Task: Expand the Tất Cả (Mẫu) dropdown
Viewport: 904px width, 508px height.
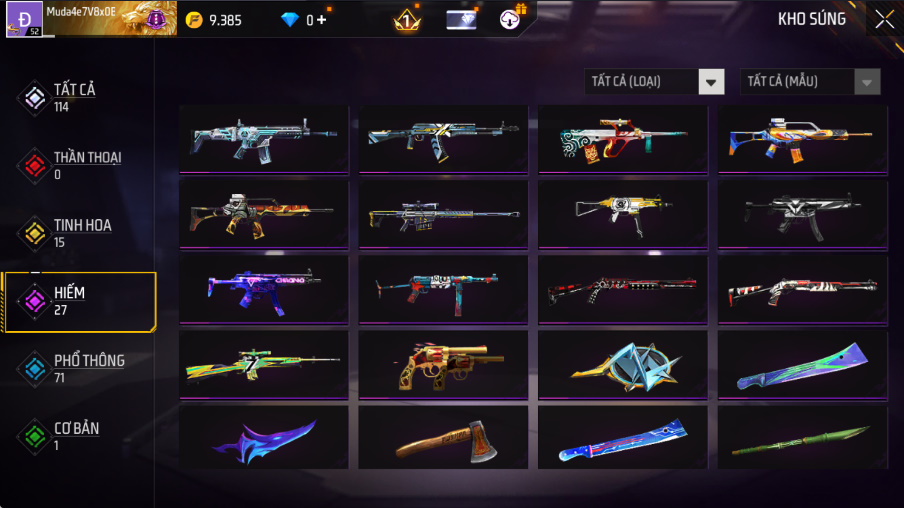Action: click(810, 82)
